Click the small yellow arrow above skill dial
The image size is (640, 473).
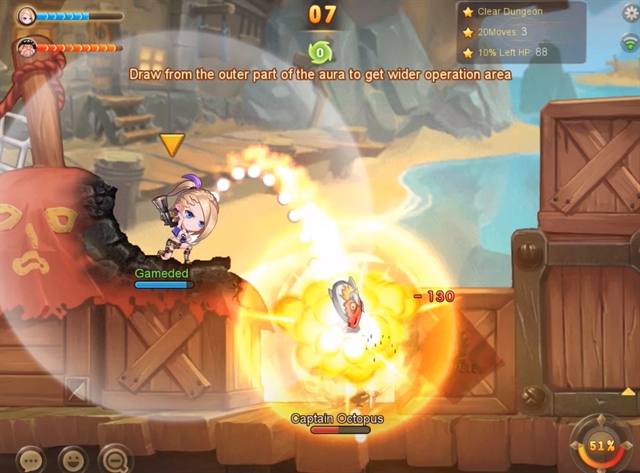pyautogui.click(x=628, y=391)
